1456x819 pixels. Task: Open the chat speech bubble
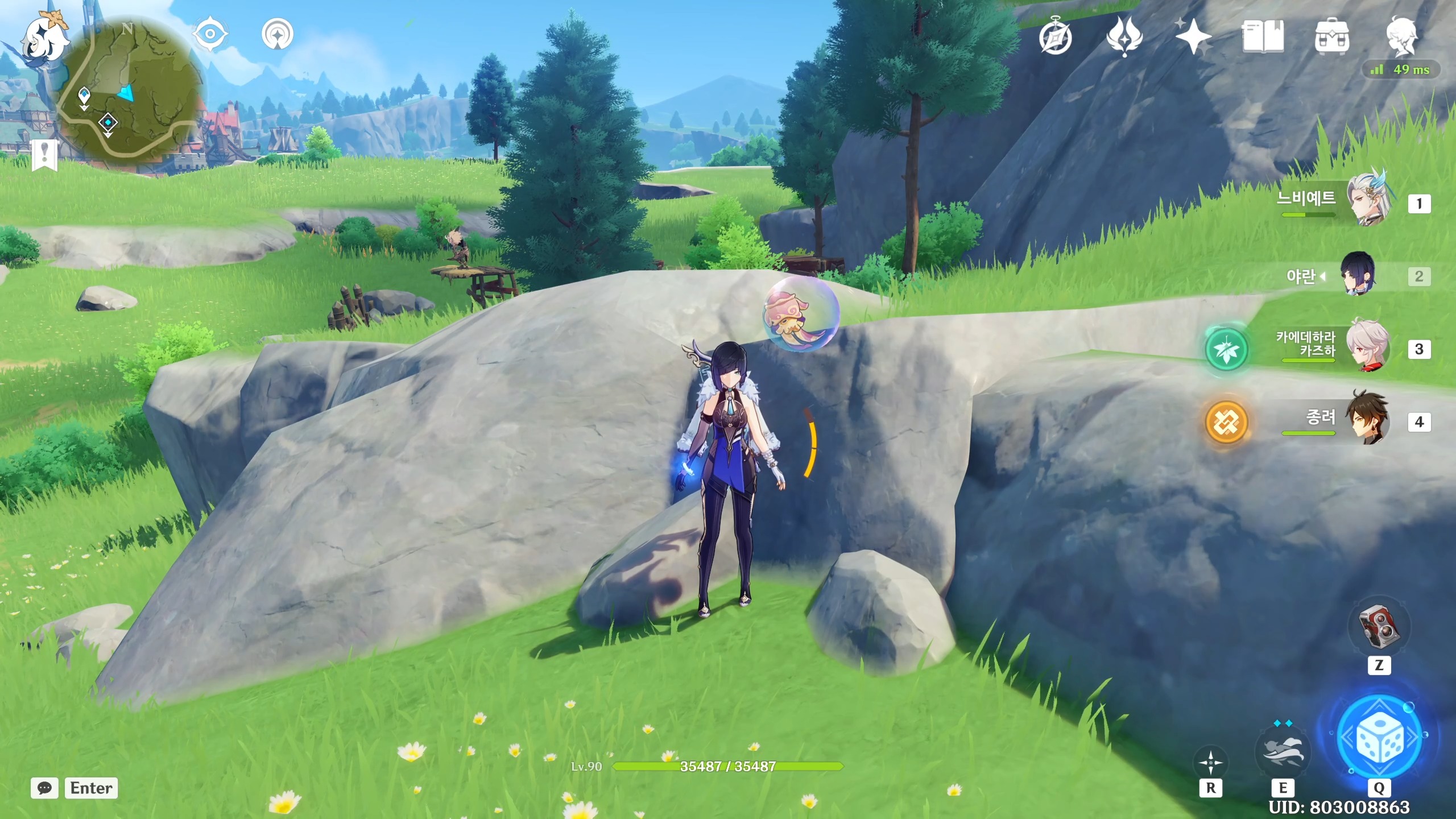(44, 788)
